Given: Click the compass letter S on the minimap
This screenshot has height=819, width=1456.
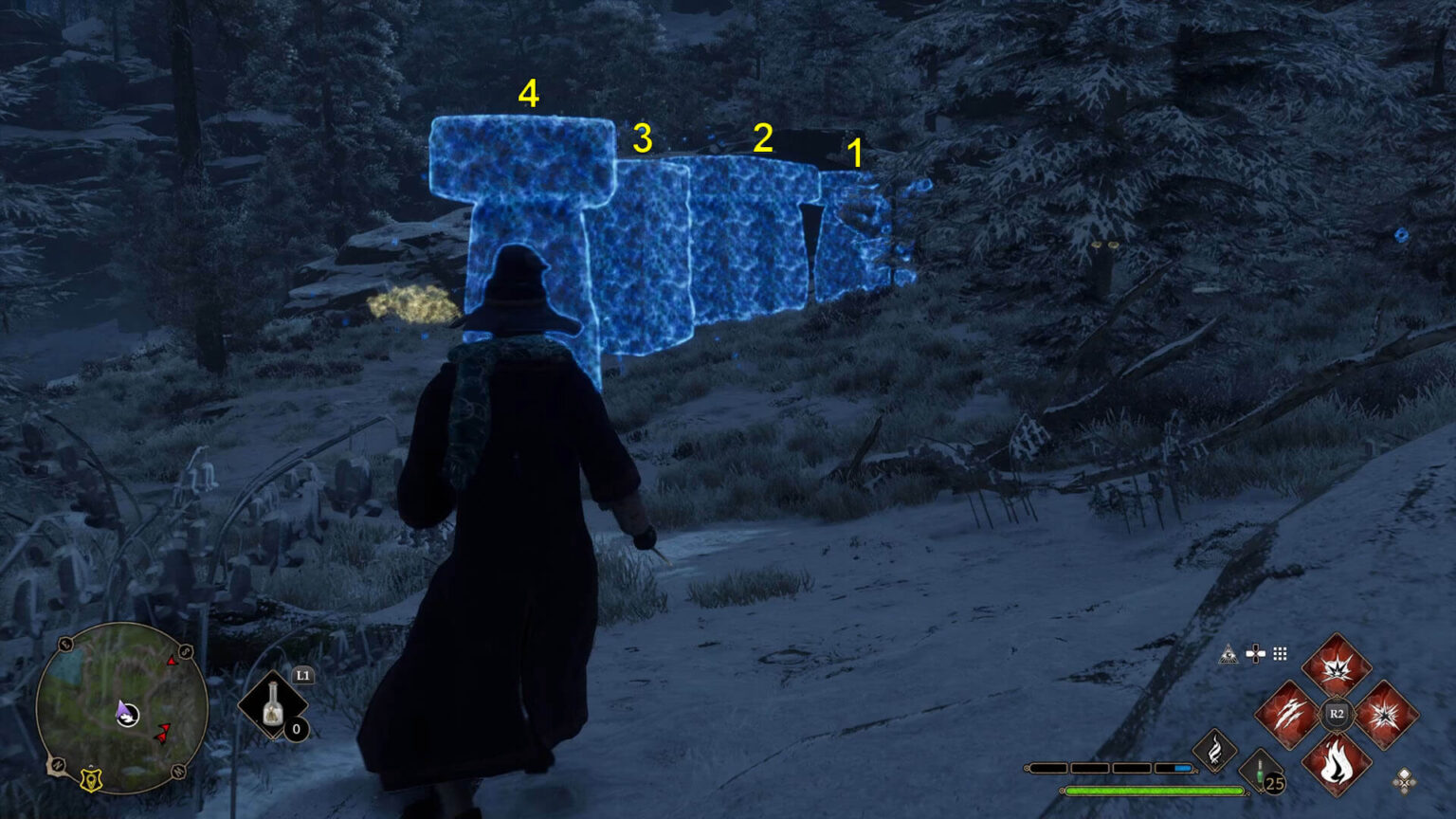Looking at the screenshot, I should pyautogui.click(x=185, y=651).
